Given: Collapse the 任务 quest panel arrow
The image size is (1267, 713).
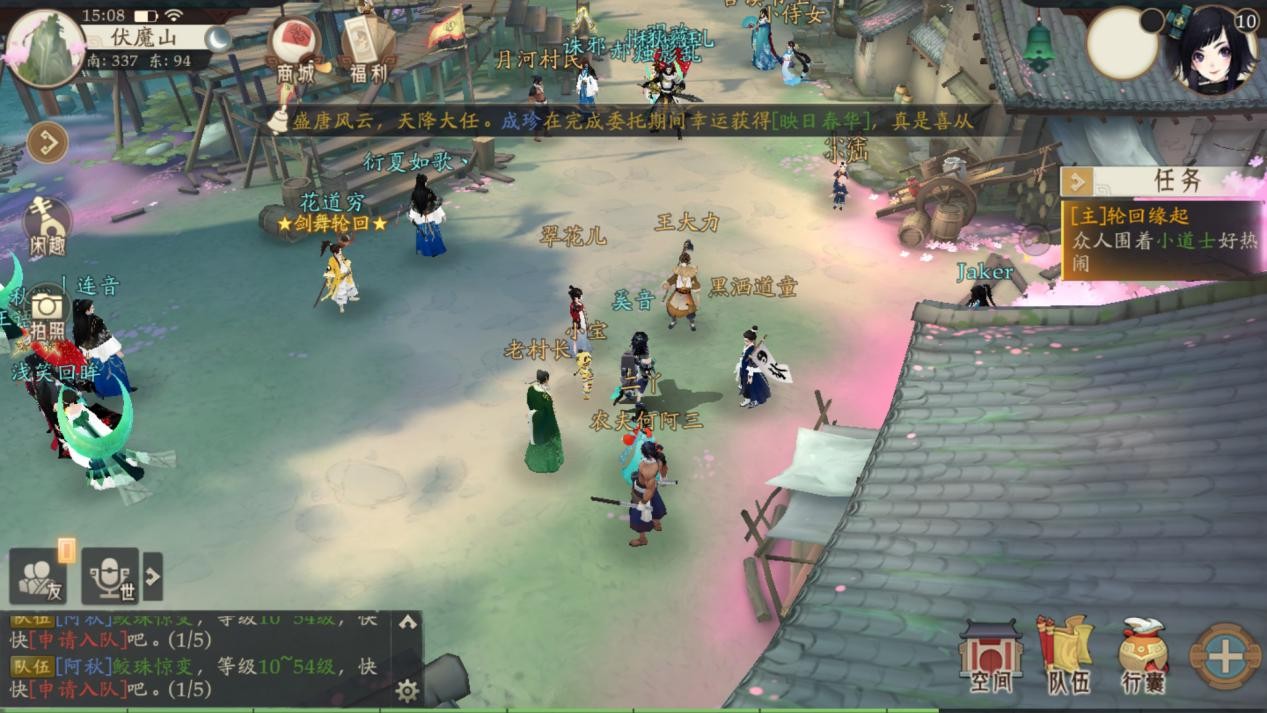Looking at the screenshot, I should coord(1078,181).
